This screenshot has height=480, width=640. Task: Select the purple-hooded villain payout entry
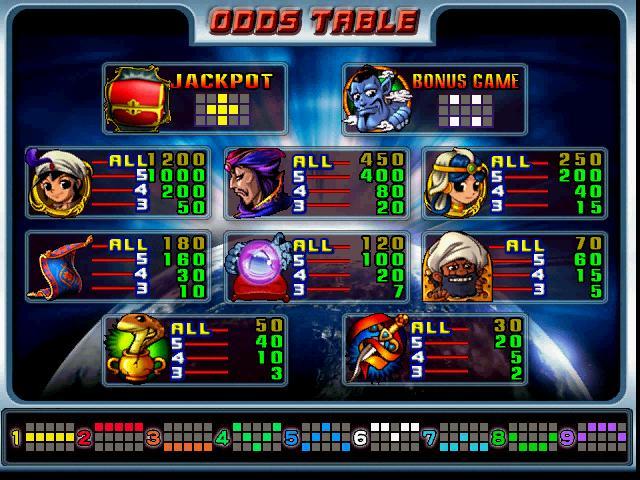[315, 183]
